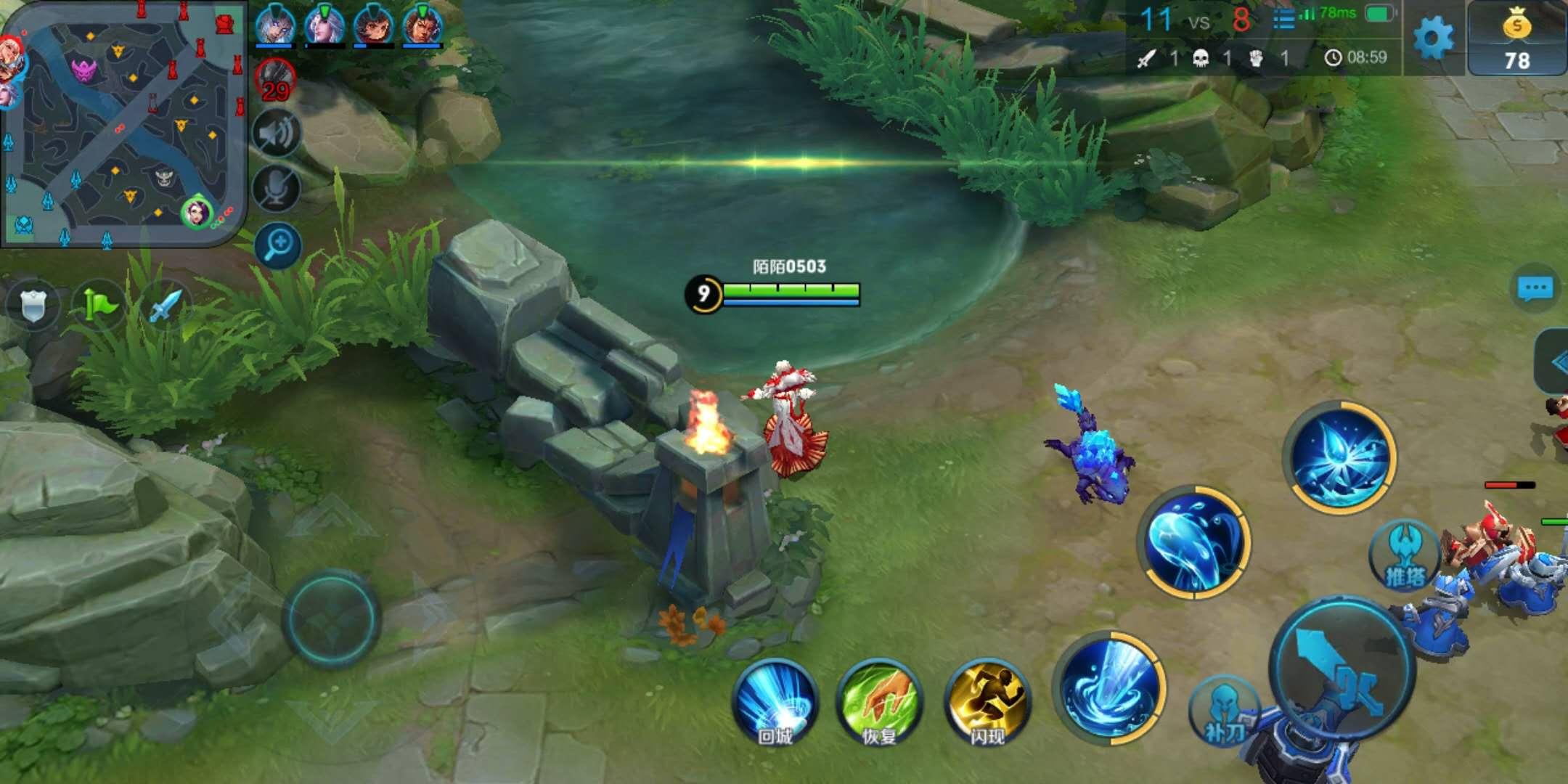1568x784 pixels.
Task: Send the green flag gather signal
Action: coord(99,305)
